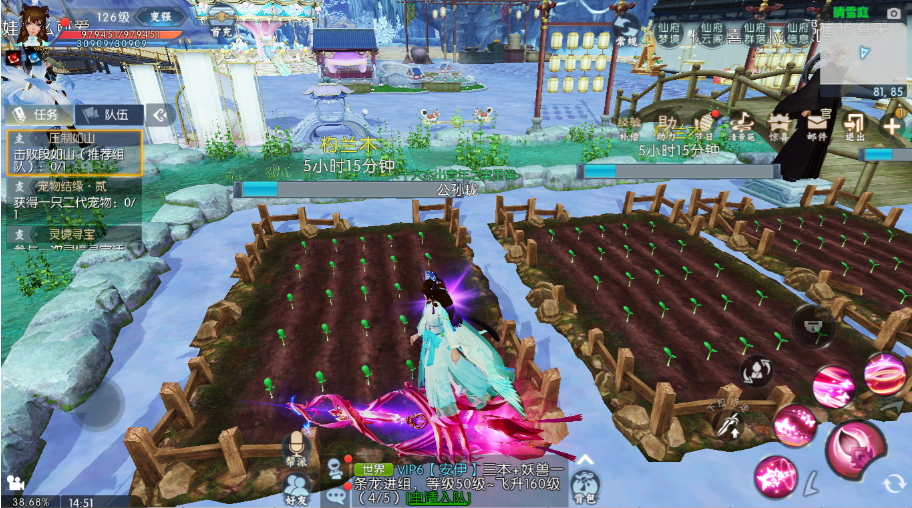Tap the 变强 power-up button
Viewport: 912px width, 508px height.
160,16
